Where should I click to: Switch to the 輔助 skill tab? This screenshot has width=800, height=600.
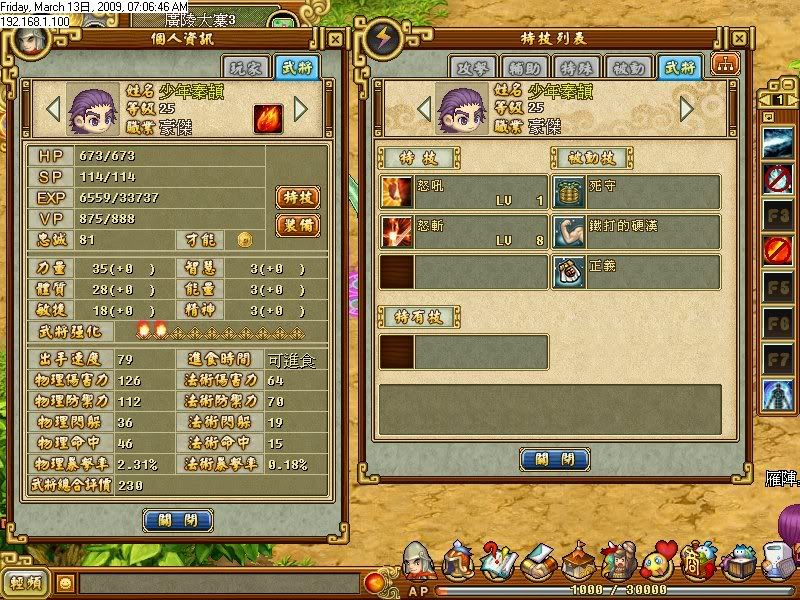point(523,67)
